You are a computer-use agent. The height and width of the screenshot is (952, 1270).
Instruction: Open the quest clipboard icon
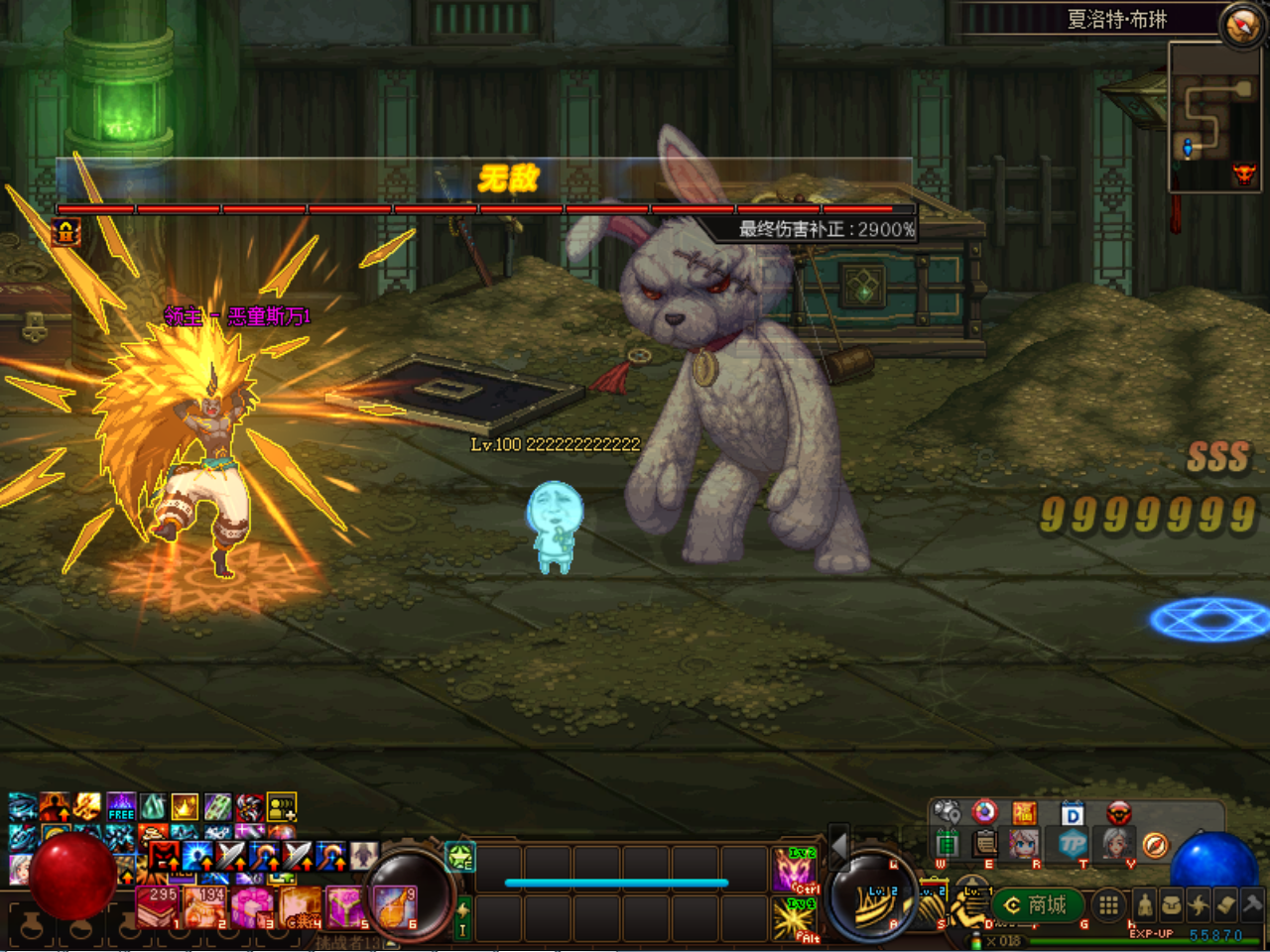coord(984,845)
